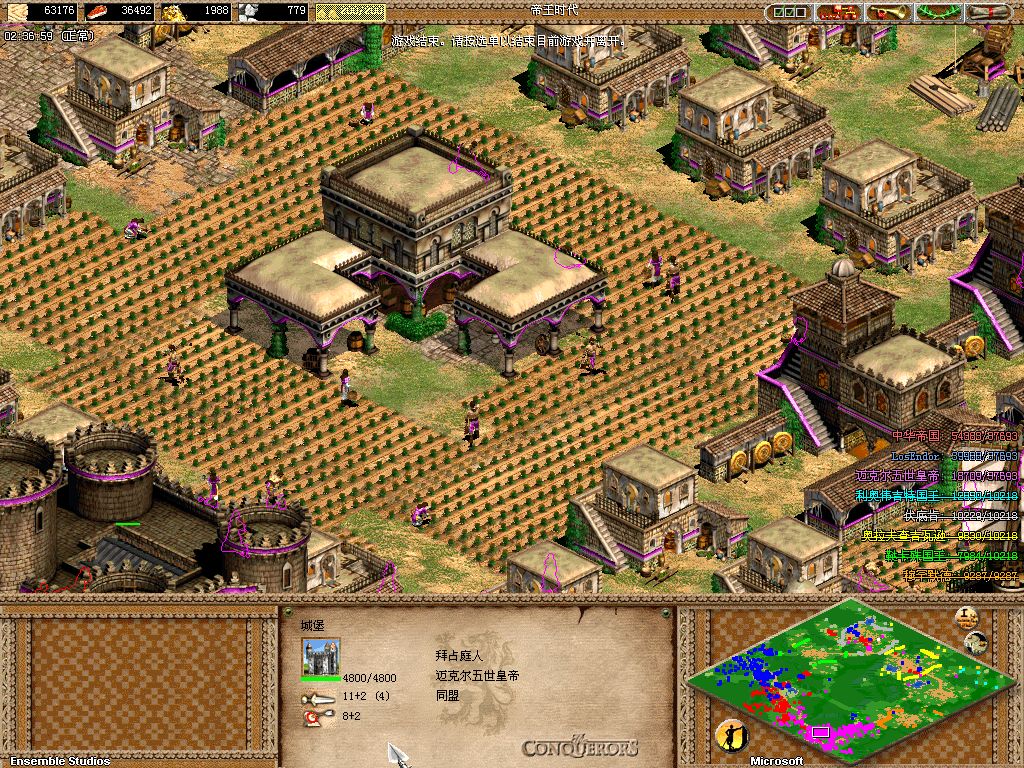Open the objectives panel with checkmark boxes

coord(789,12)
